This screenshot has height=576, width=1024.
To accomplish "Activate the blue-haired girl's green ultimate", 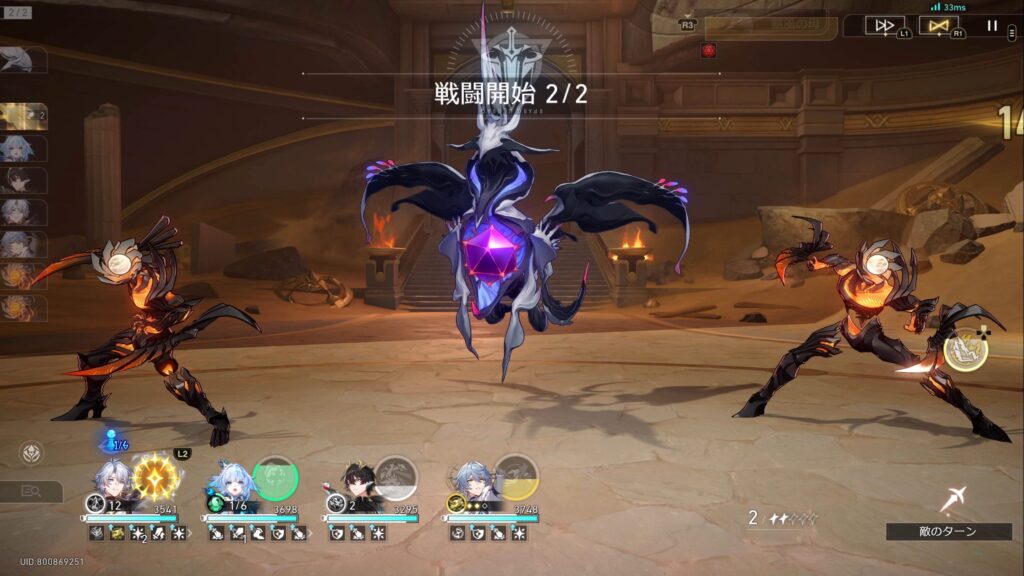I will click(275, 476).
